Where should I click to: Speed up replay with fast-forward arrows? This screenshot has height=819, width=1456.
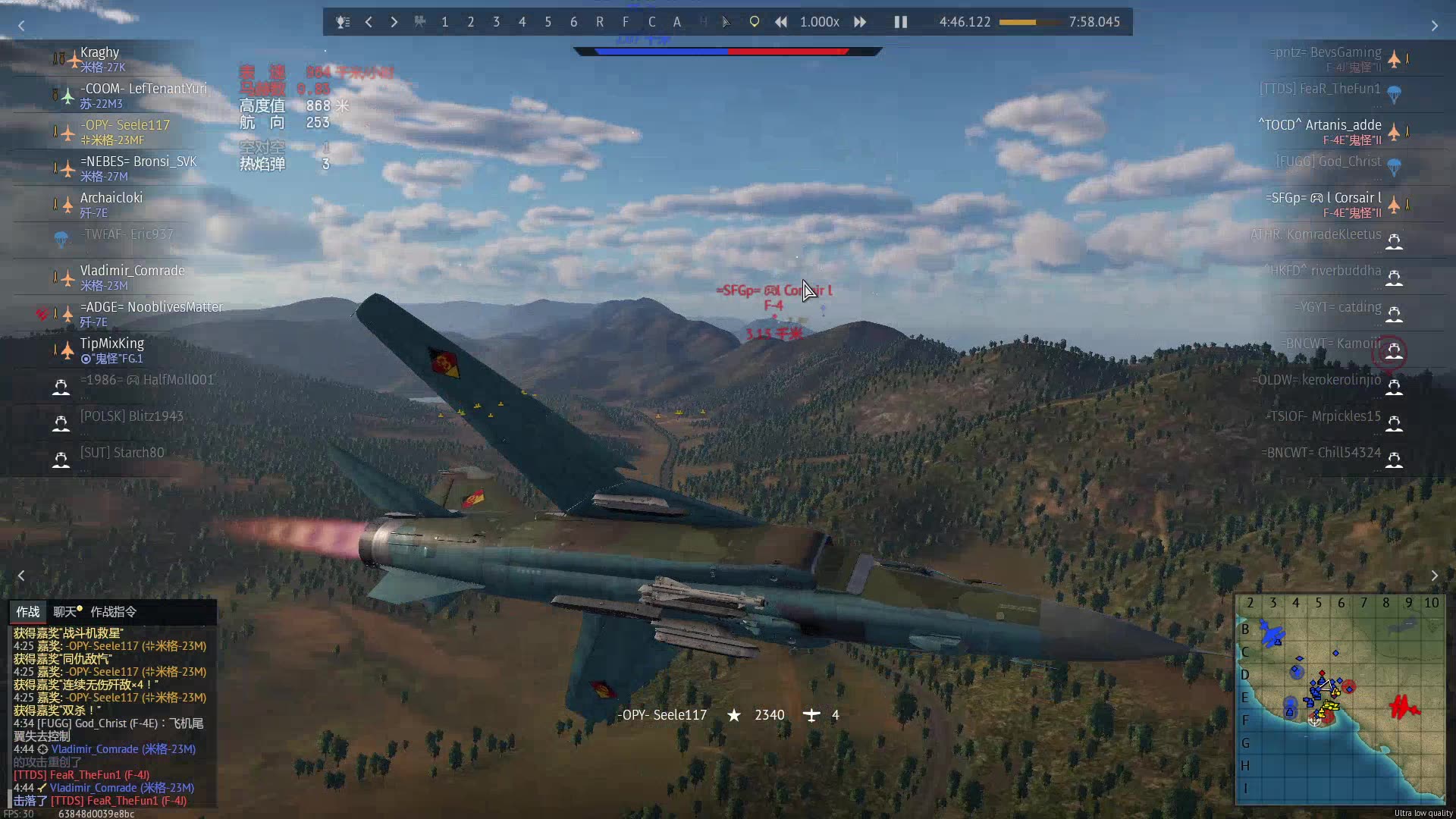click(x=860, y=22)
